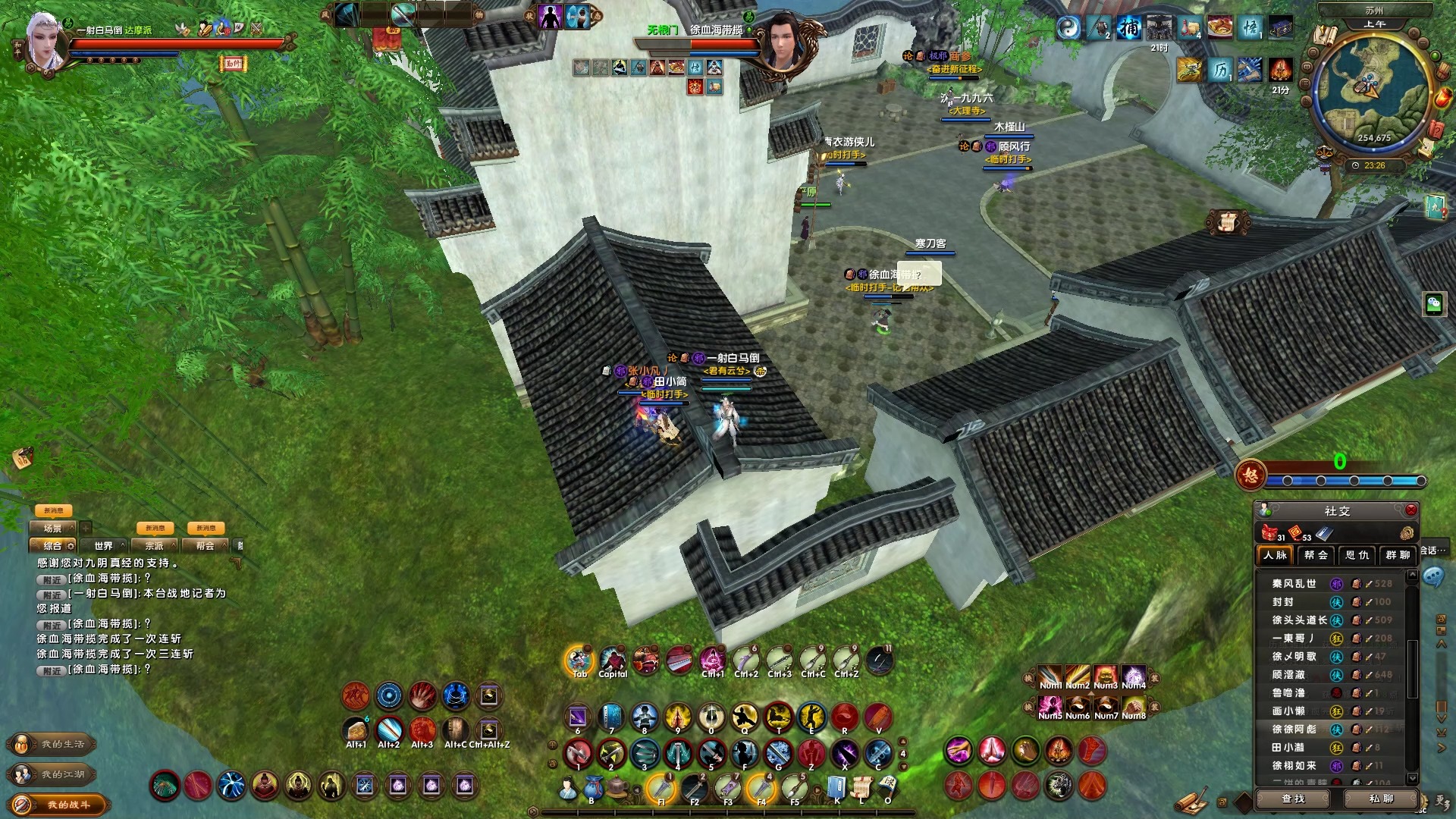This screenshot has width=1456, height=819.
Task: Open the 我的生活 menu button
Action: click(x=53, y=745)
